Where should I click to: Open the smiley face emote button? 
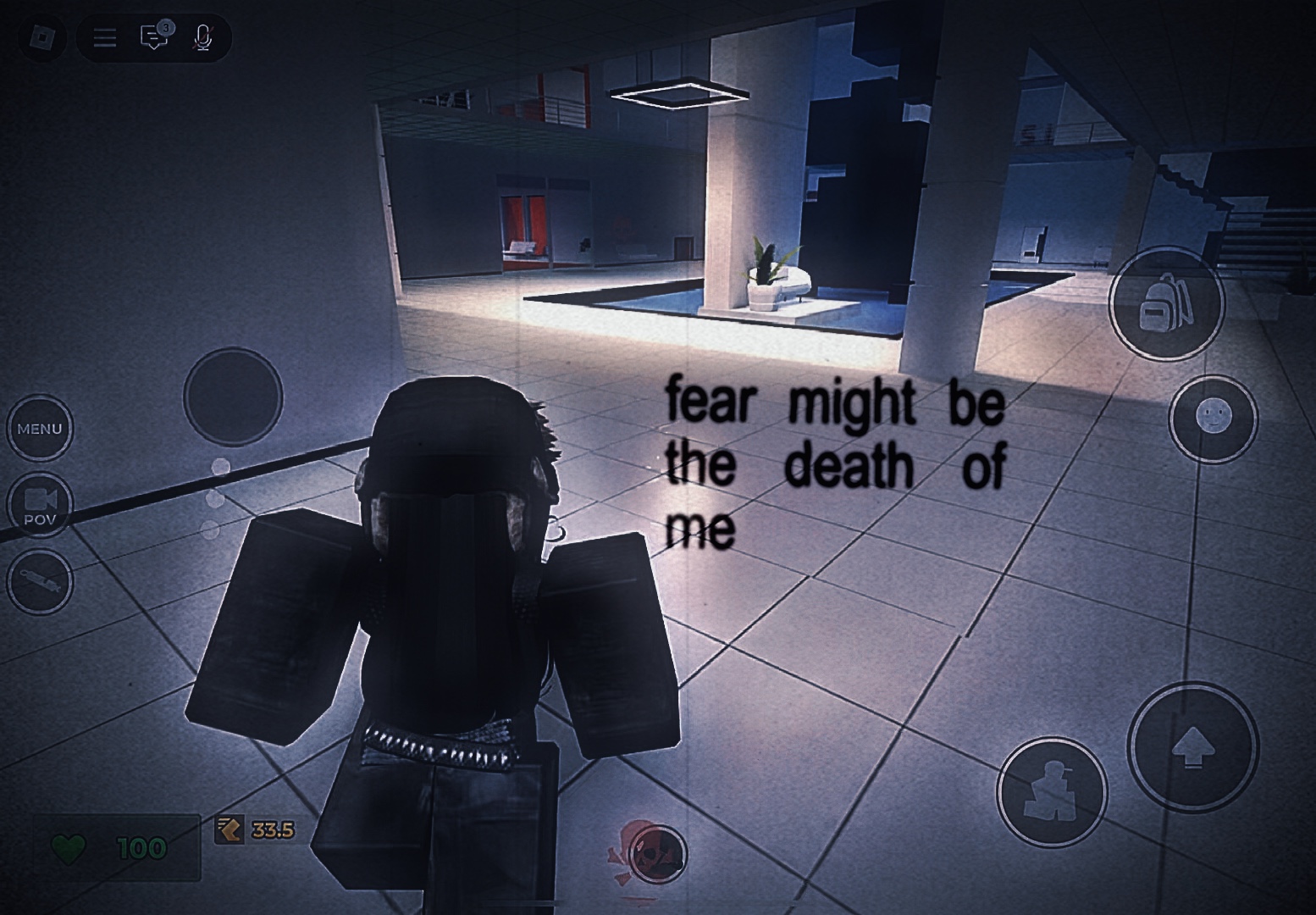coord(1213,419)
